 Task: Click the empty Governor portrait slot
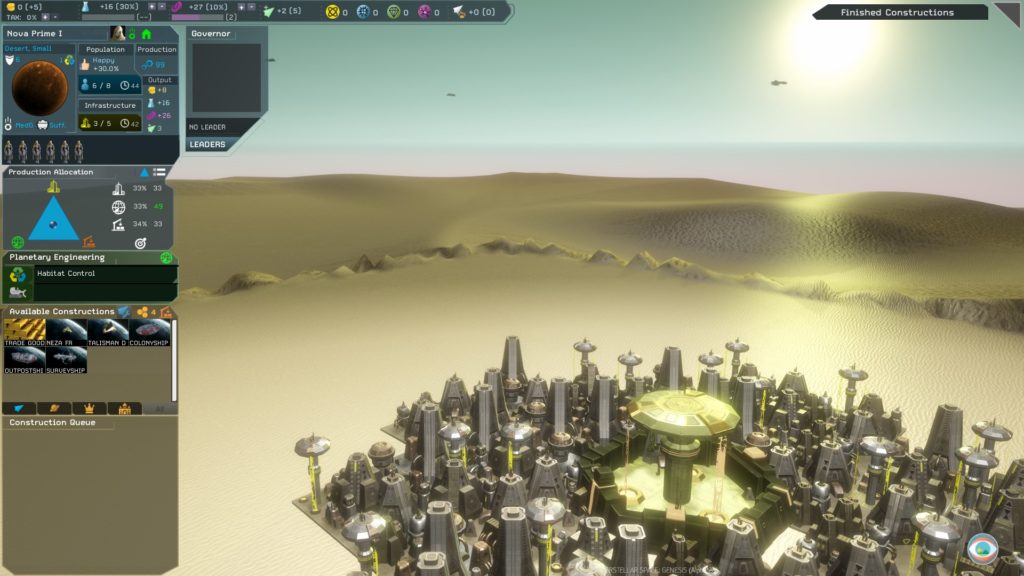coord(226,78)
